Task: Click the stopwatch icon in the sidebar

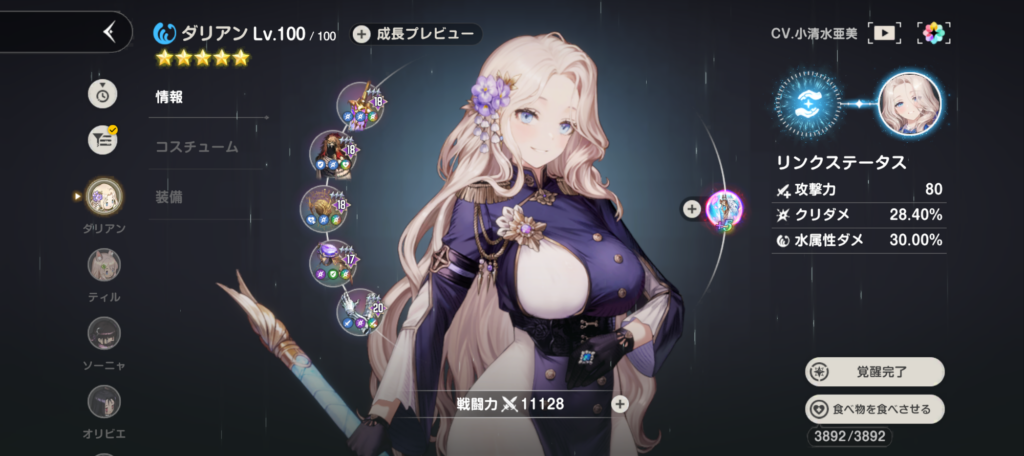Action: pyautogui.click(x=102, y=93)
